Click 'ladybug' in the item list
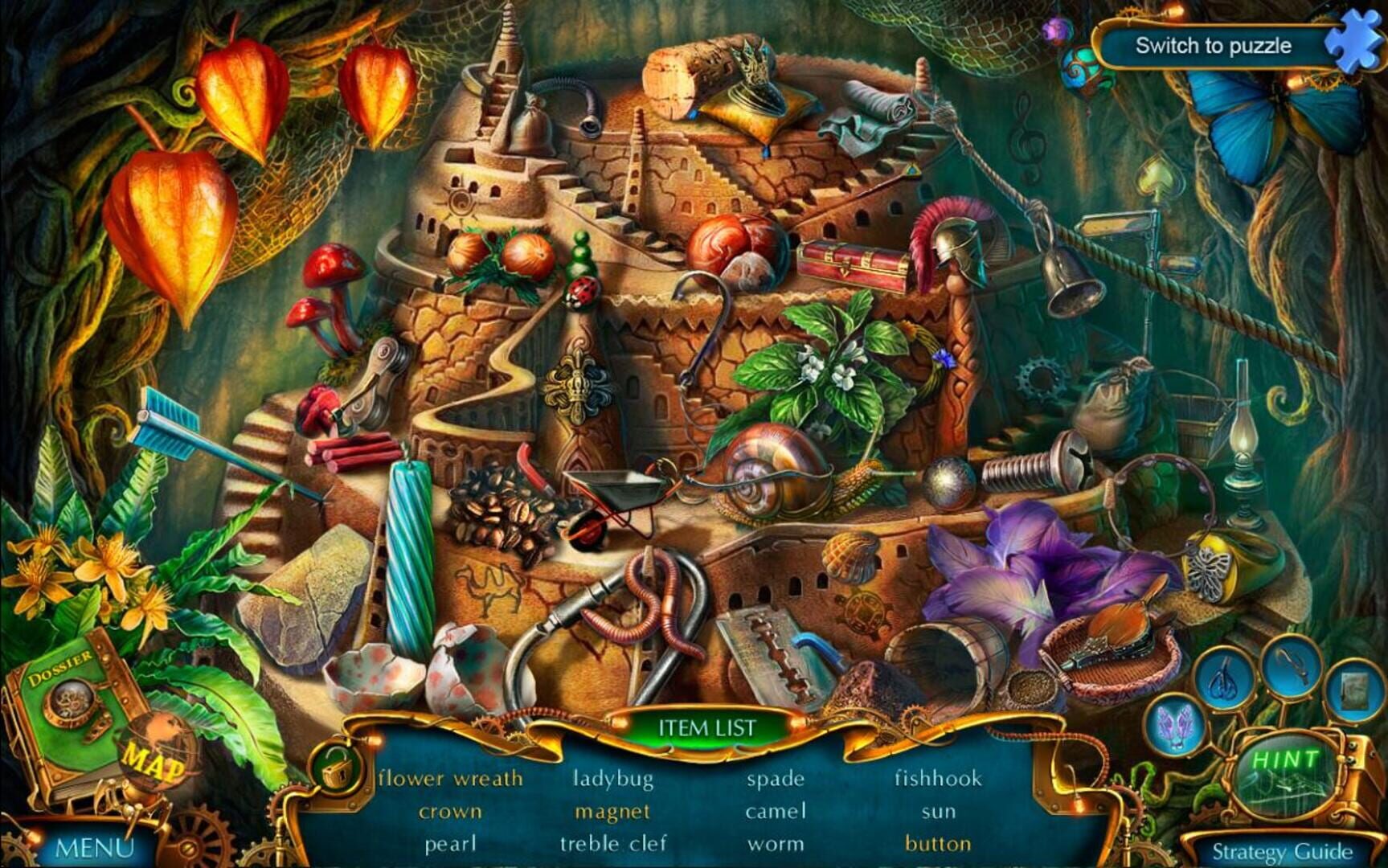 613,778
